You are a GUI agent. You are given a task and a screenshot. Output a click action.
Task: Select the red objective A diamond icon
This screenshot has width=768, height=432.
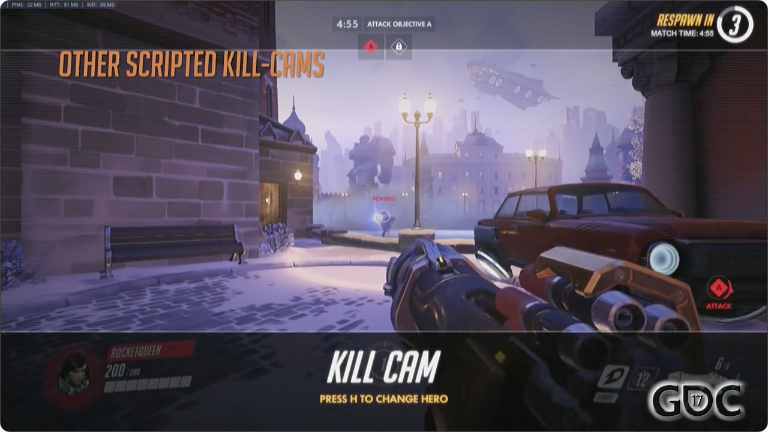click(370, 45)
